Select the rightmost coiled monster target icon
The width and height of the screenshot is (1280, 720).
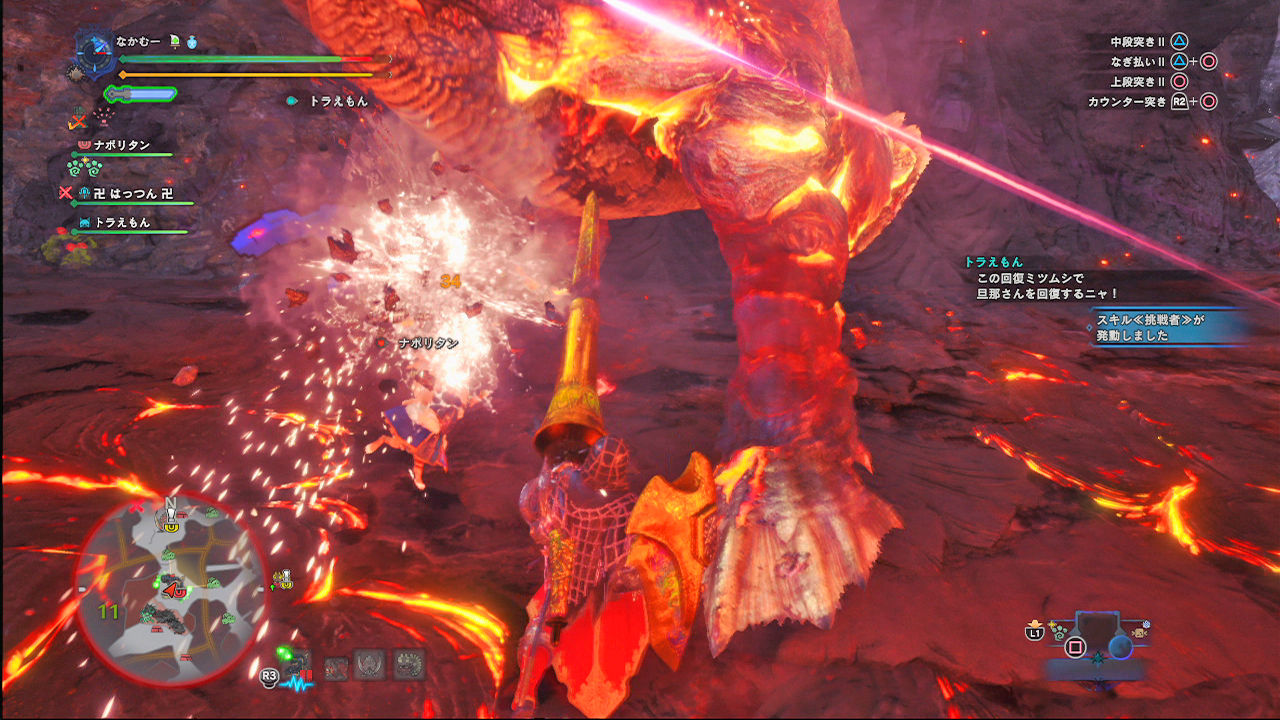(409, 664)
